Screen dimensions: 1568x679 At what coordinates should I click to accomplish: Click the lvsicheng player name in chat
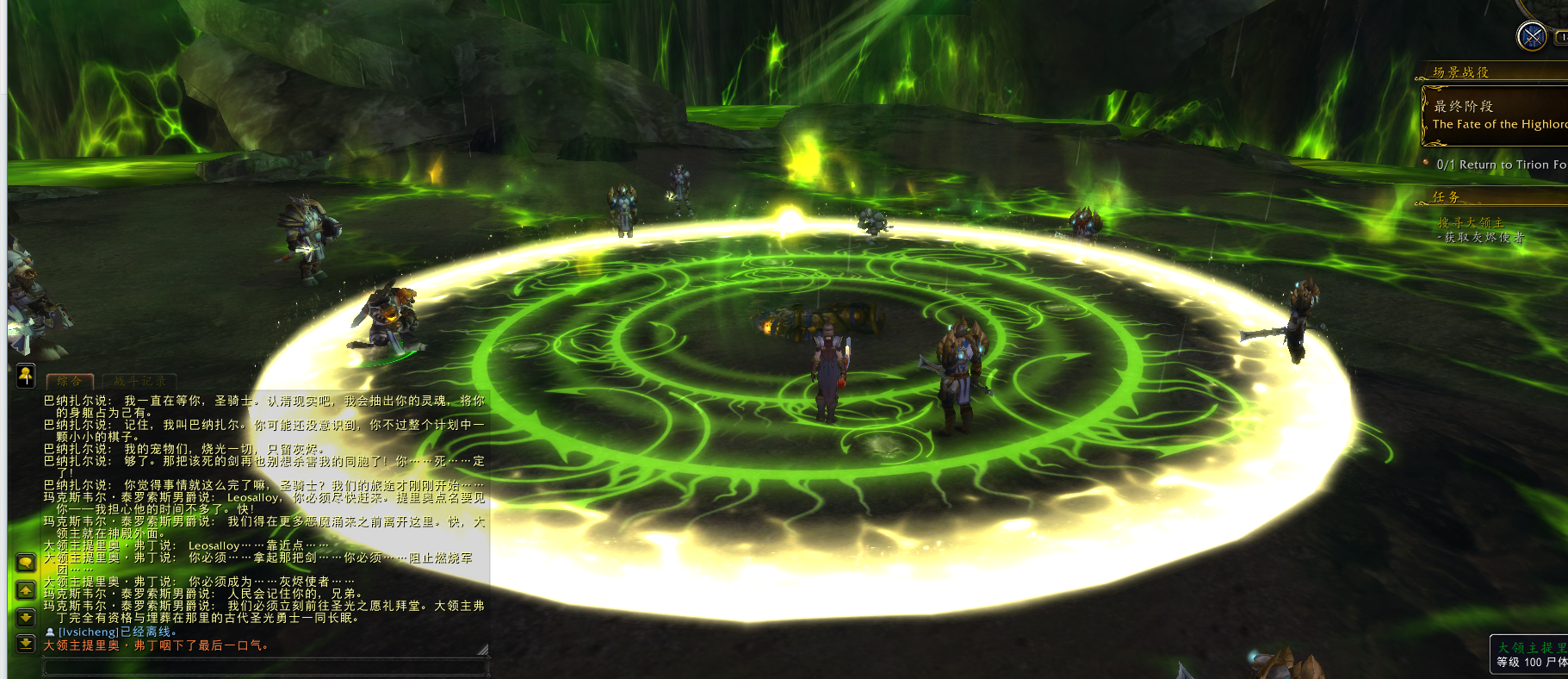tap(89, 632)
